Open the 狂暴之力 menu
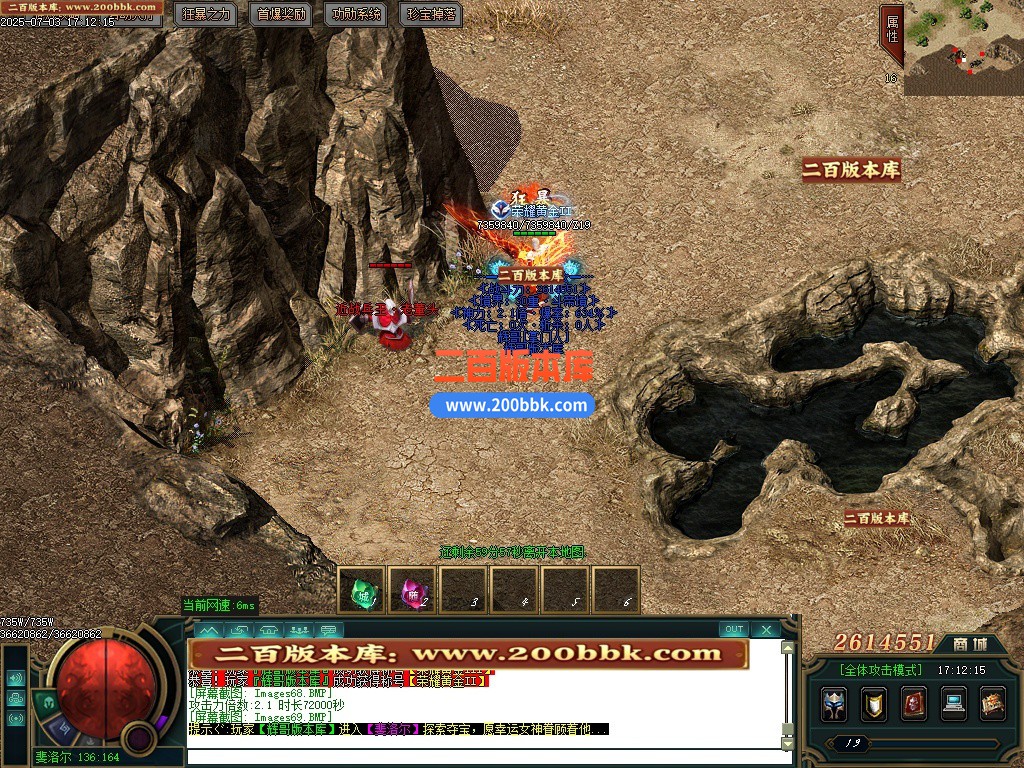This screenshot has height=768, width=1024. point(207,14)
